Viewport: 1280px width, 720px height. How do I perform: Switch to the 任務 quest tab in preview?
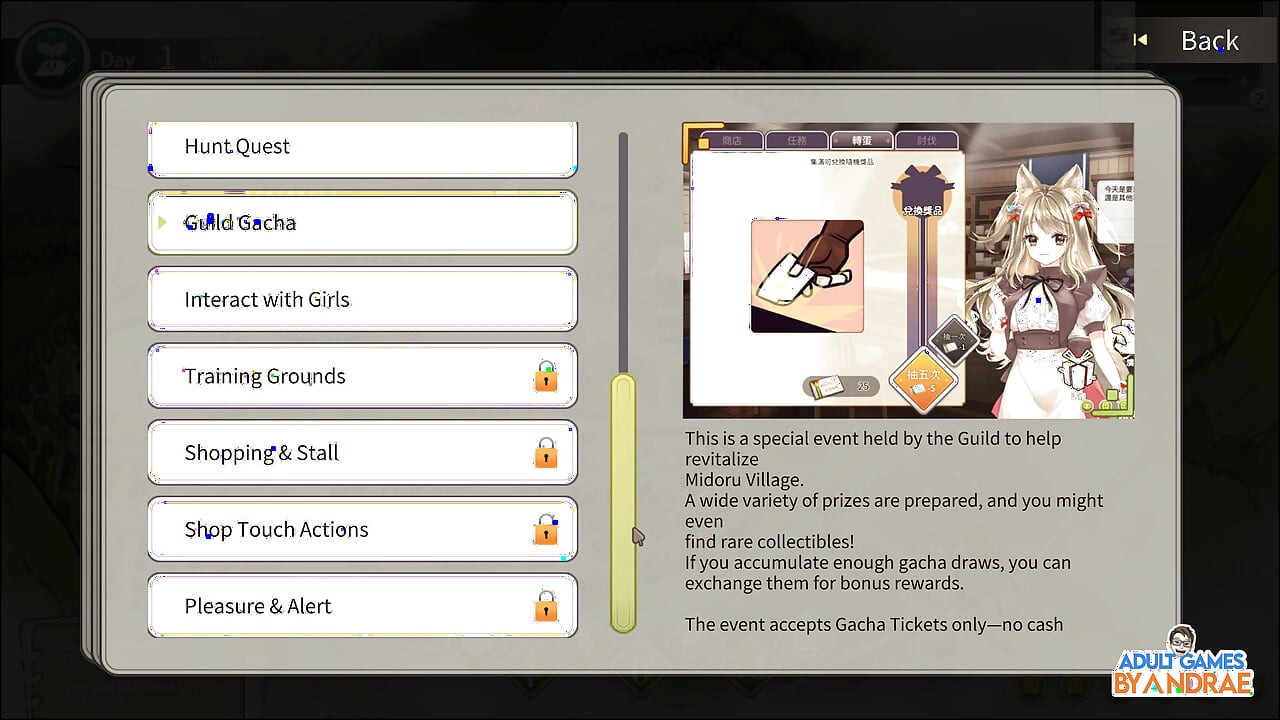(796, 139)
